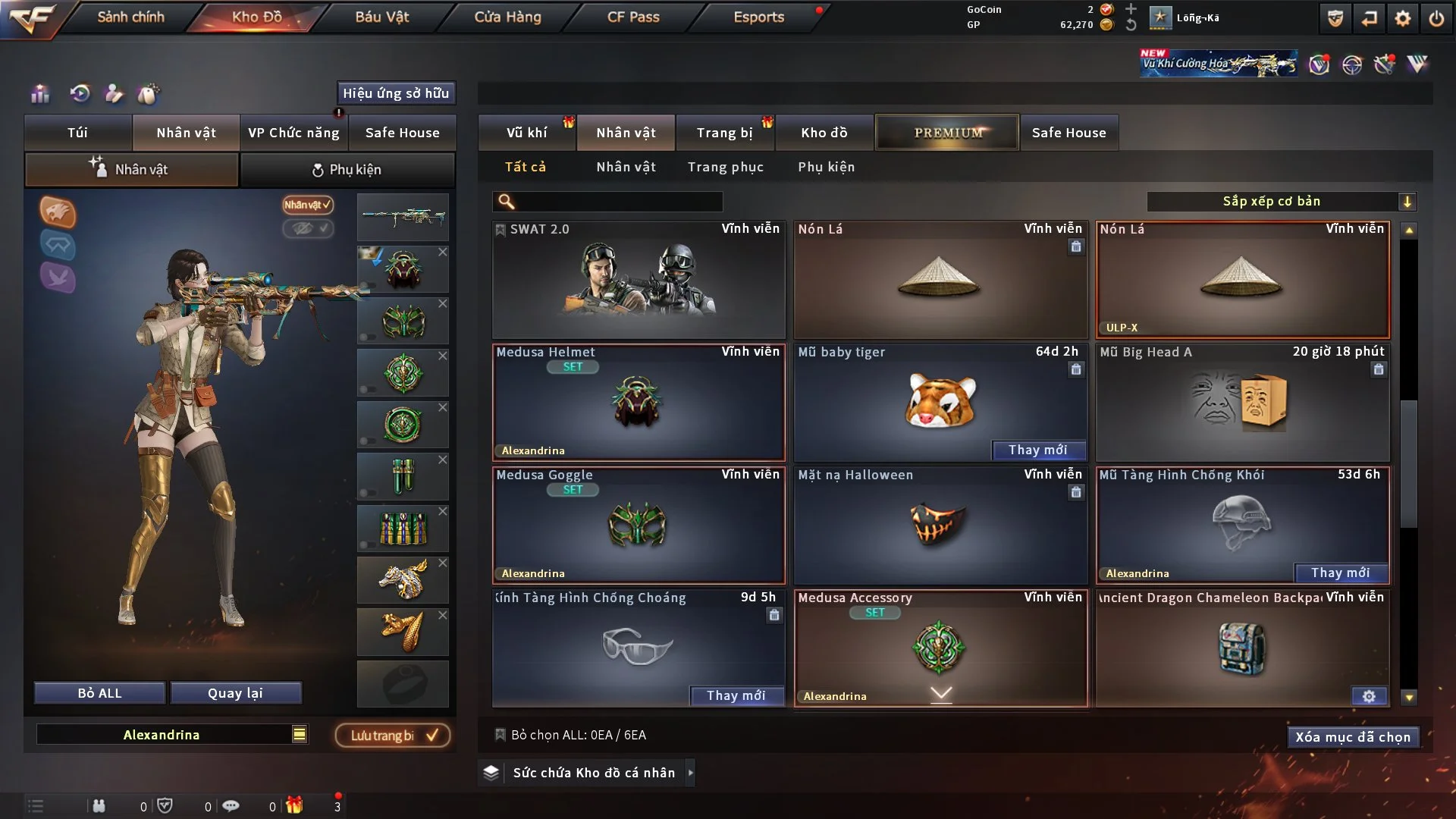Viewport: 1456px width, 819px height.
Task: Click the Quay lại button
Action: click(235, 693)
